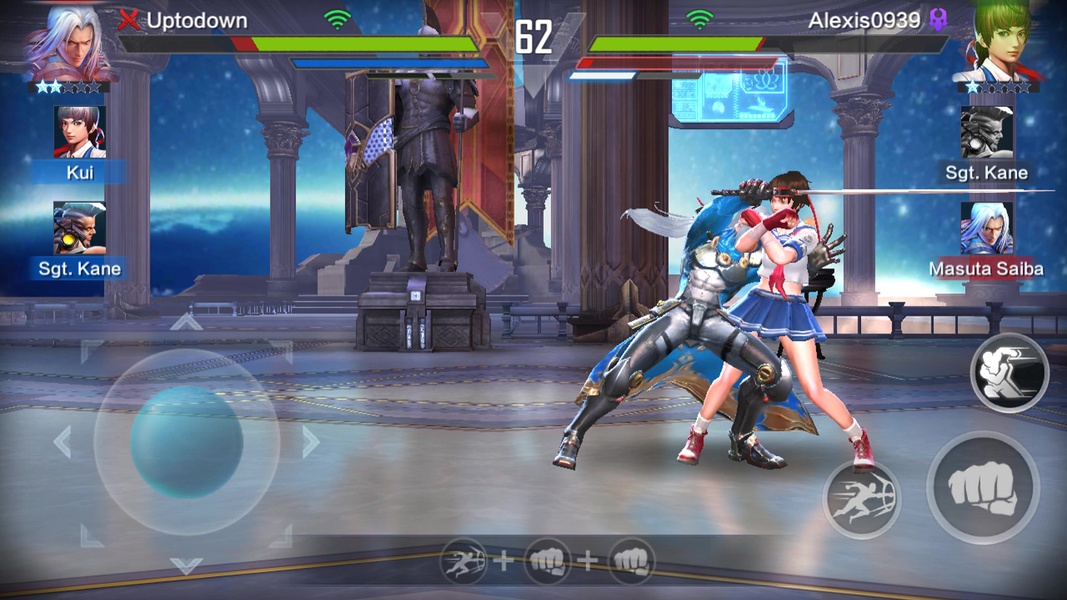Image resolution: width=1067 pixels, height=600 pixels.
Task: Switch to teammate Kui portrait
Action: click(x=79, y=133)
